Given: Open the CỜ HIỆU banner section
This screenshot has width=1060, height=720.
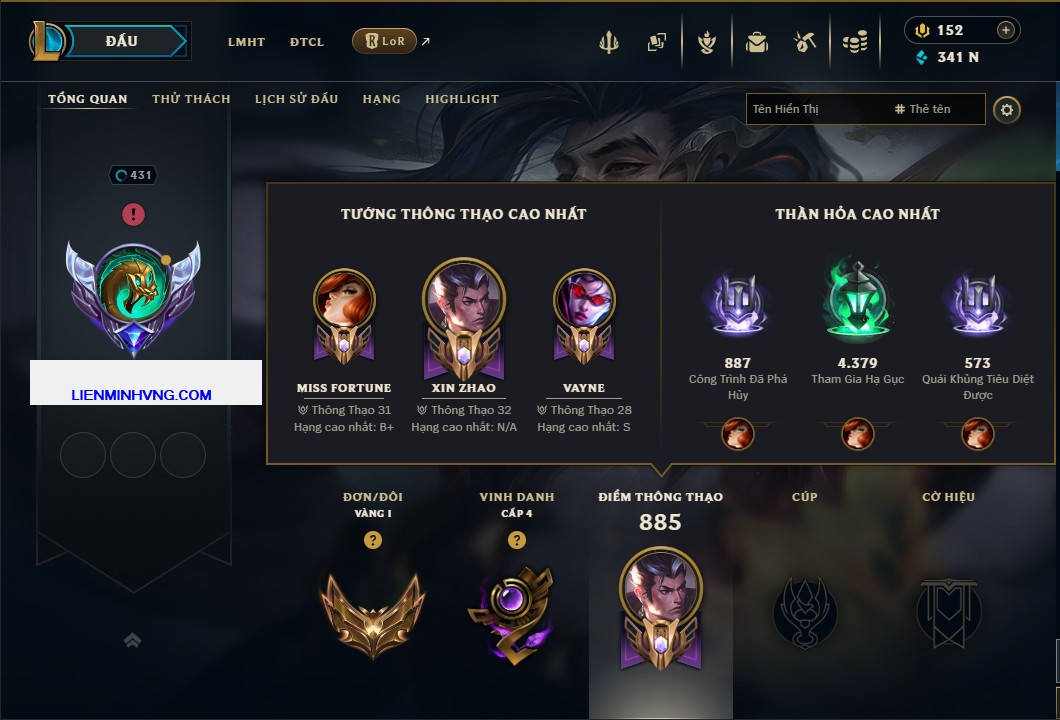Looking at the screenshot, I should pos(948,610).
